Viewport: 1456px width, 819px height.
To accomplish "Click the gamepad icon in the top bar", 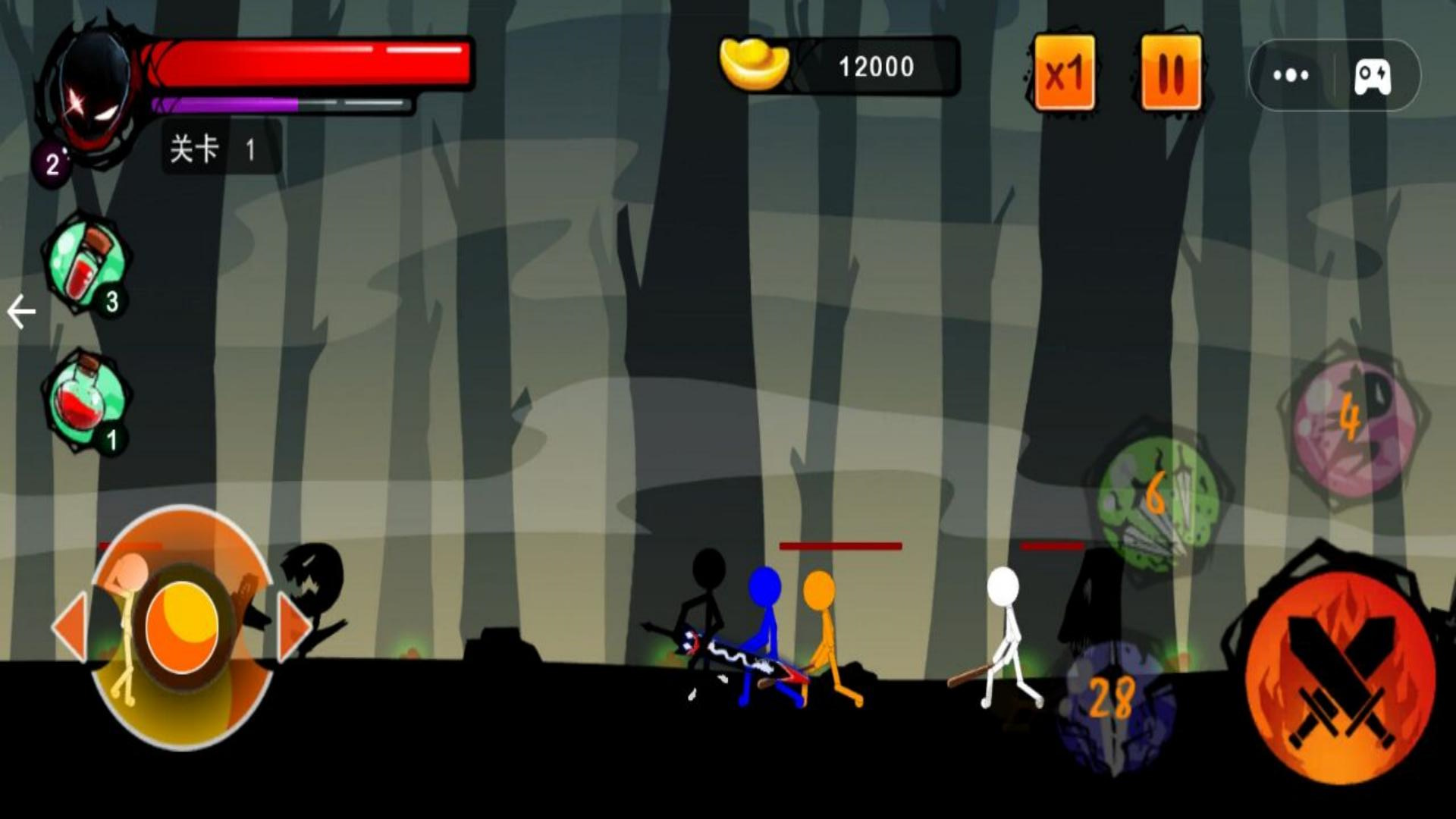I will [x=1373, y=76].
